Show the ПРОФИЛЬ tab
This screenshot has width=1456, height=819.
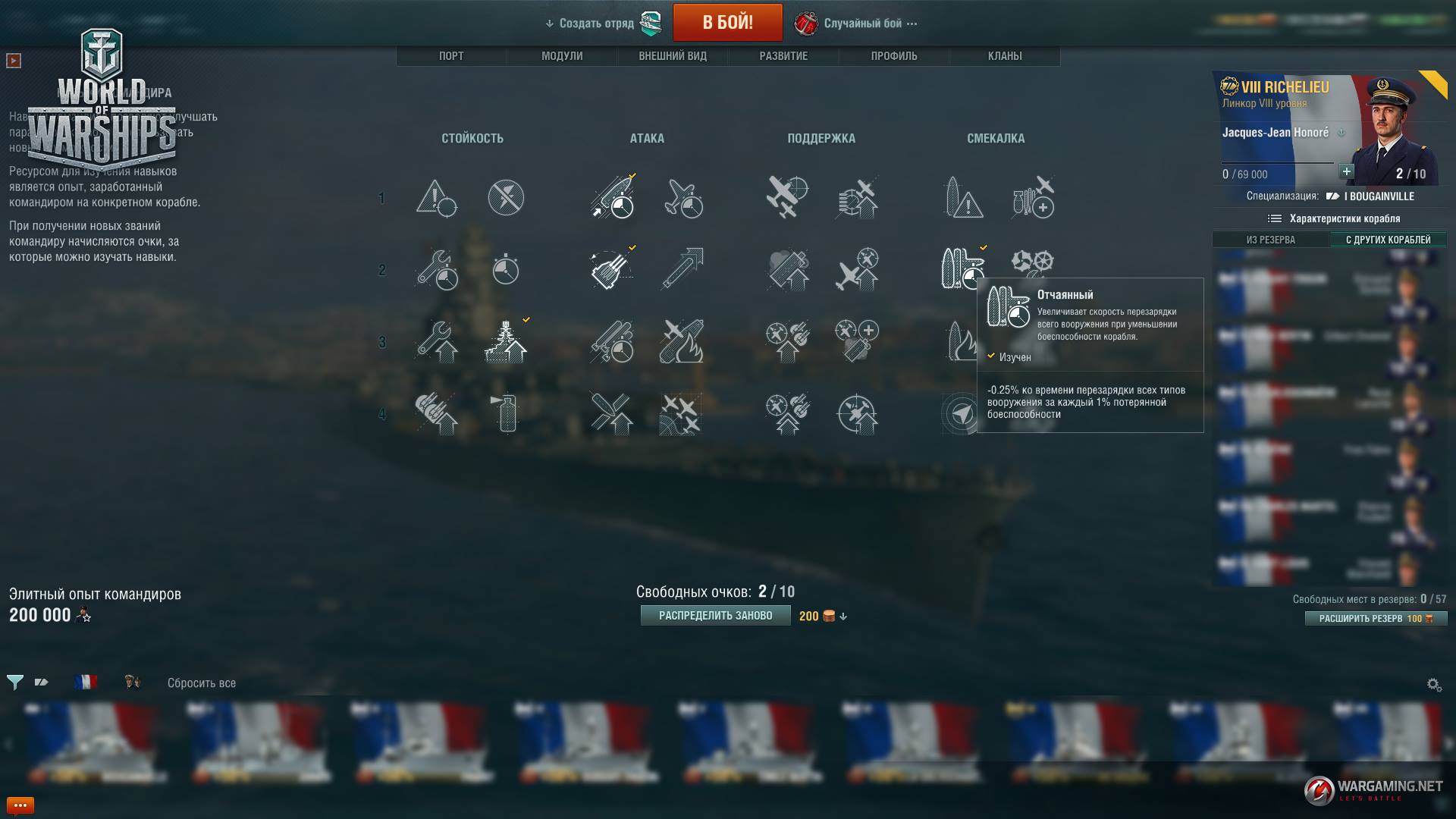894,56
